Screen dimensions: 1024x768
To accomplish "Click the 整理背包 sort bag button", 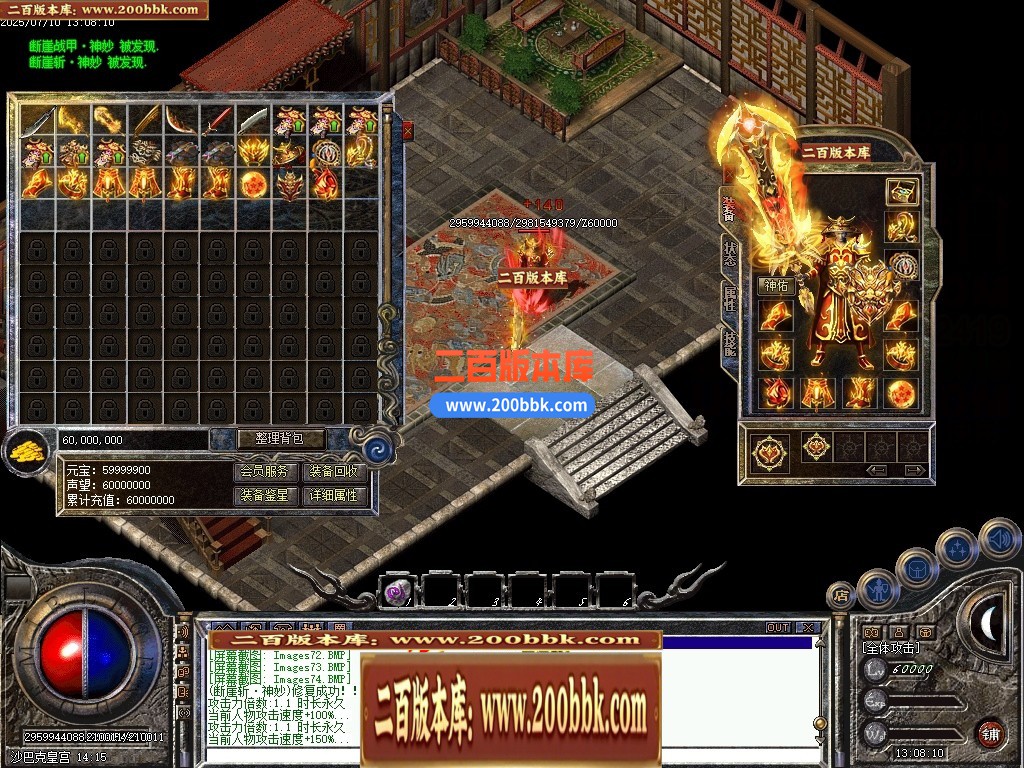I will click(x=267, y=438).
